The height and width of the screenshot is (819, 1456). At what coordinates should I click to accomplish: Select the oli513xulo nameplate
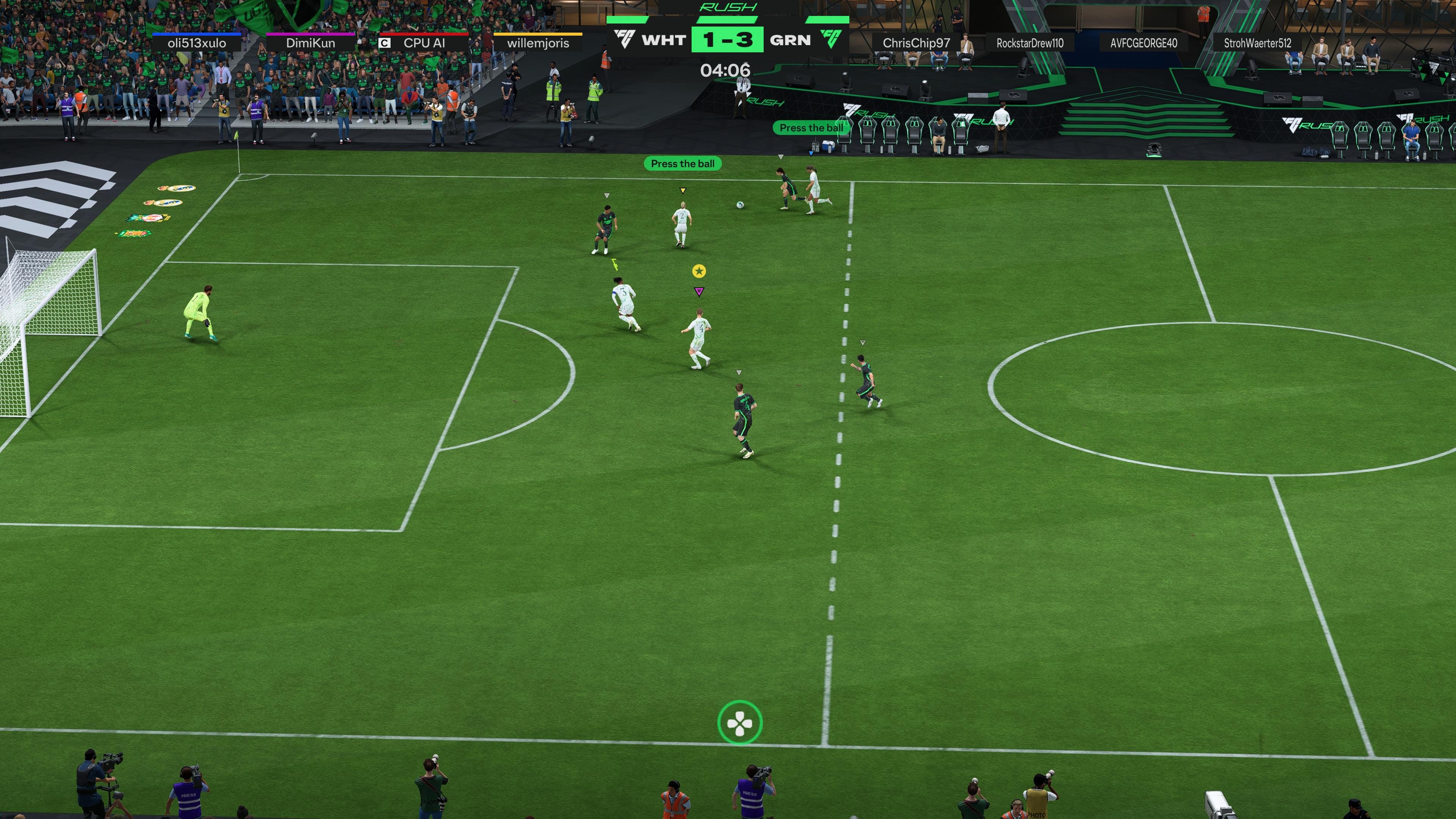197,42
